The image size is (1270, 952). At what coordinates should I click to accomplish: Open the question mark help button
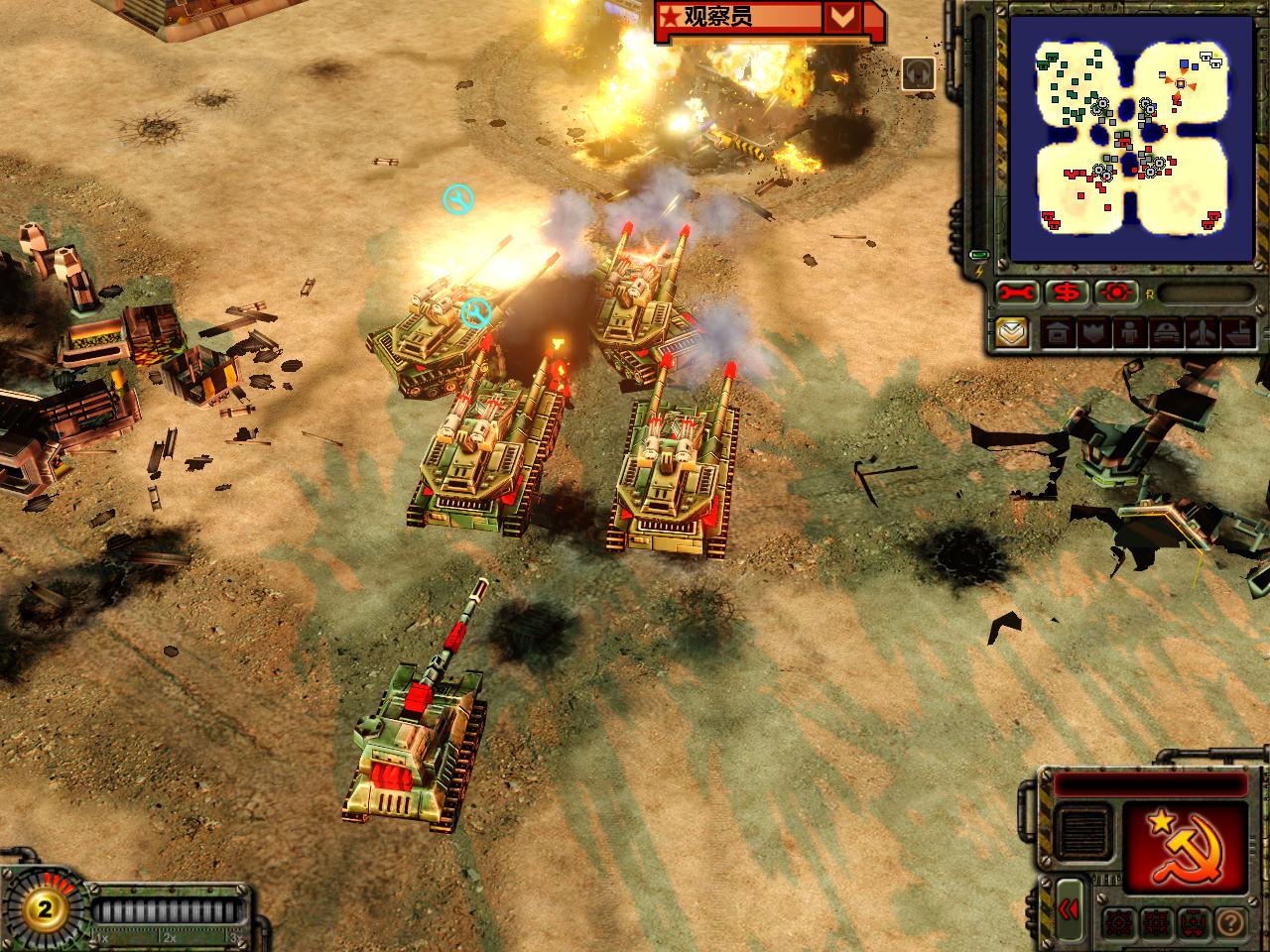[1230, 921]
